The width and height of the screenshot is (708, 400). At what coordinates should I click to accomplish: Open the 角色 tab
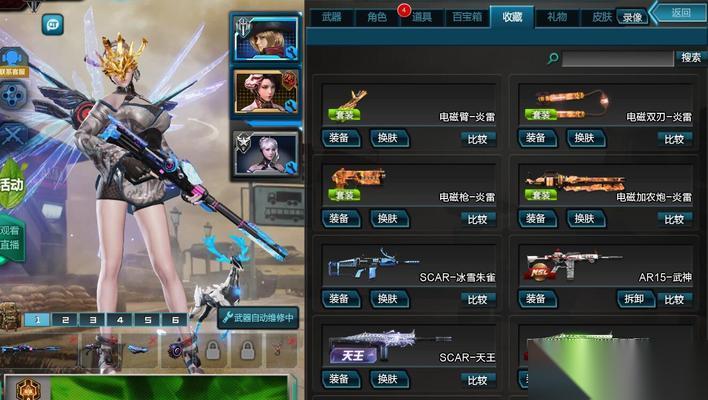pos(376,17)
